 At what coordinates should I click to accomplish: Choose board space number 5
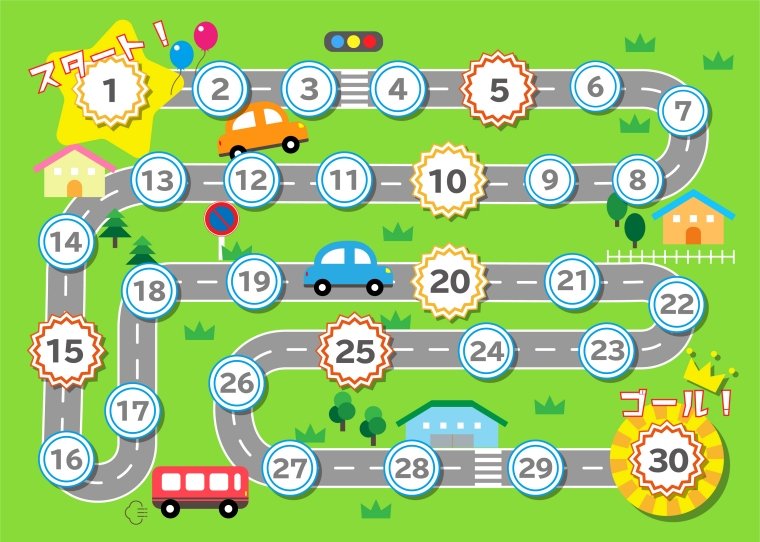(498, 90)
